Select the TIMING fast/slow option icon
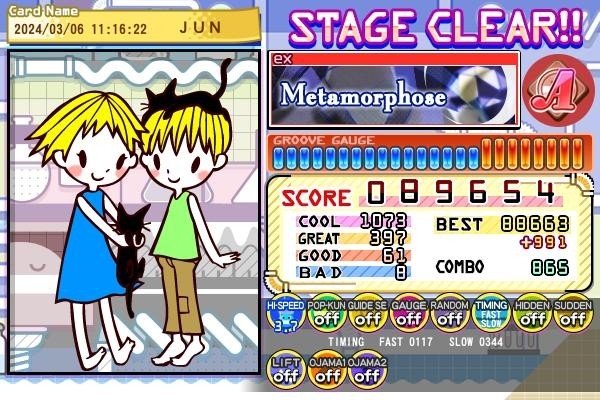Viewport: 600px width, 400px height. pyautogui.click(x=490, y=315)
